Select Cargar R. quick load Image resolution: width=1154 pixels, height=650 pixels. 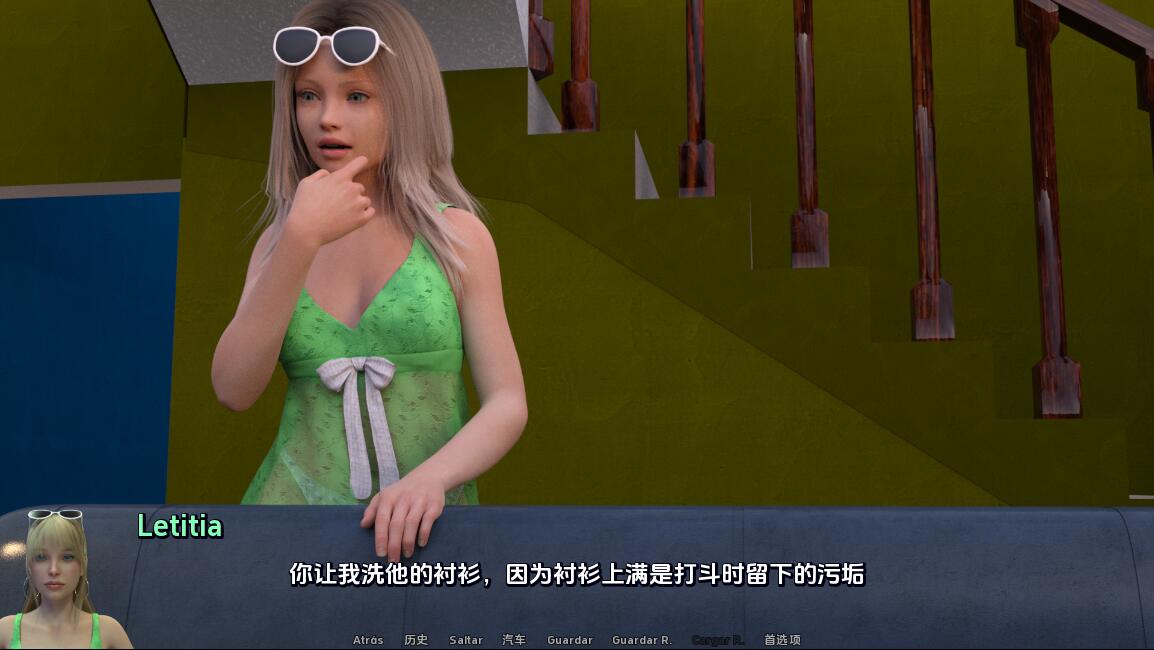(718, 640)
